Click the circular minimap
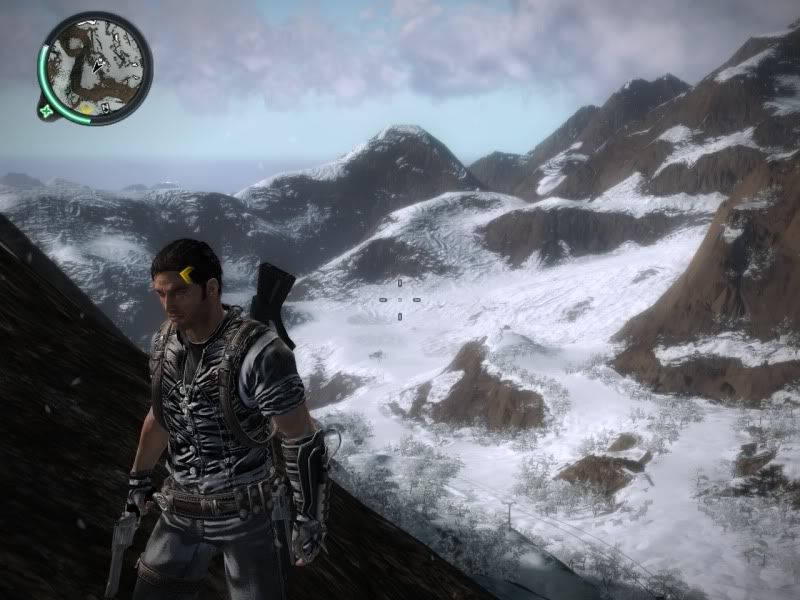 96,66
